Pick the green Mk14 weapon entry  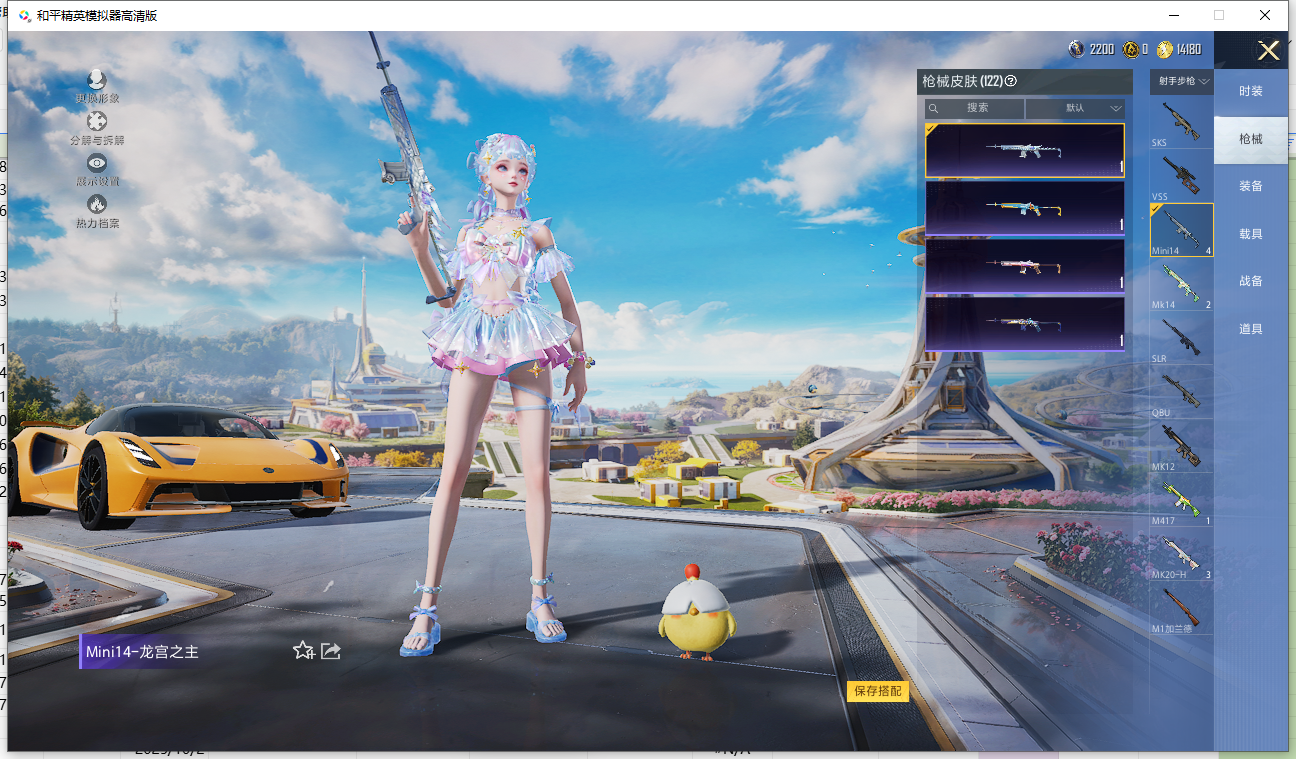coord(1181,285)
